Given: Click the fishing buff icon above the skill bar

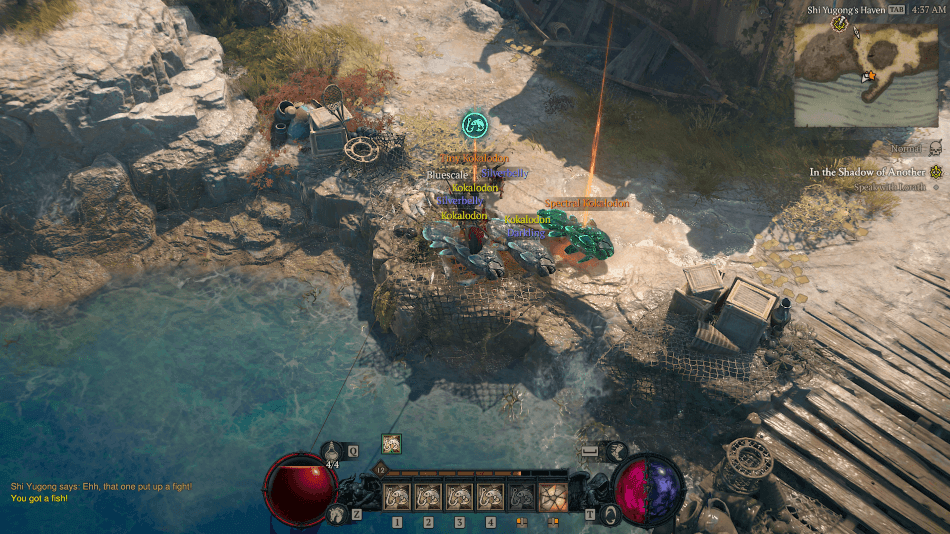Looking at the screenshot, I should coord(391,444).
